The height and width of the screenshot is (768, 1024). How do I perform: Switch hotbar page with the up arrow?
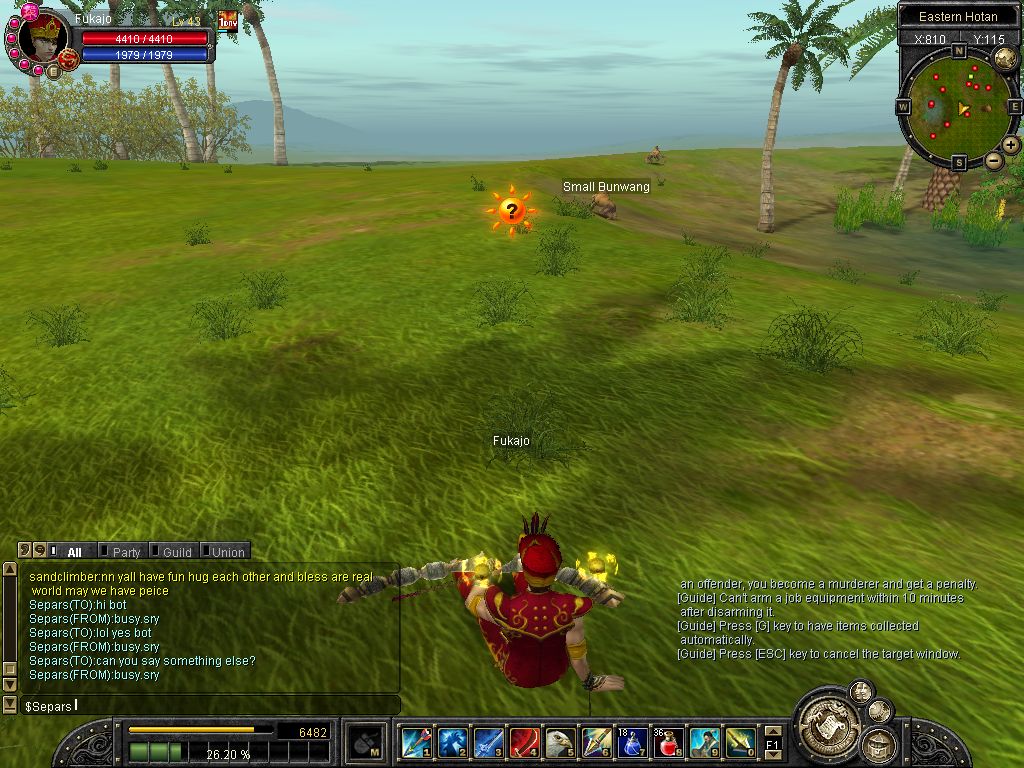pyautogui.click(x=772, y=732)
